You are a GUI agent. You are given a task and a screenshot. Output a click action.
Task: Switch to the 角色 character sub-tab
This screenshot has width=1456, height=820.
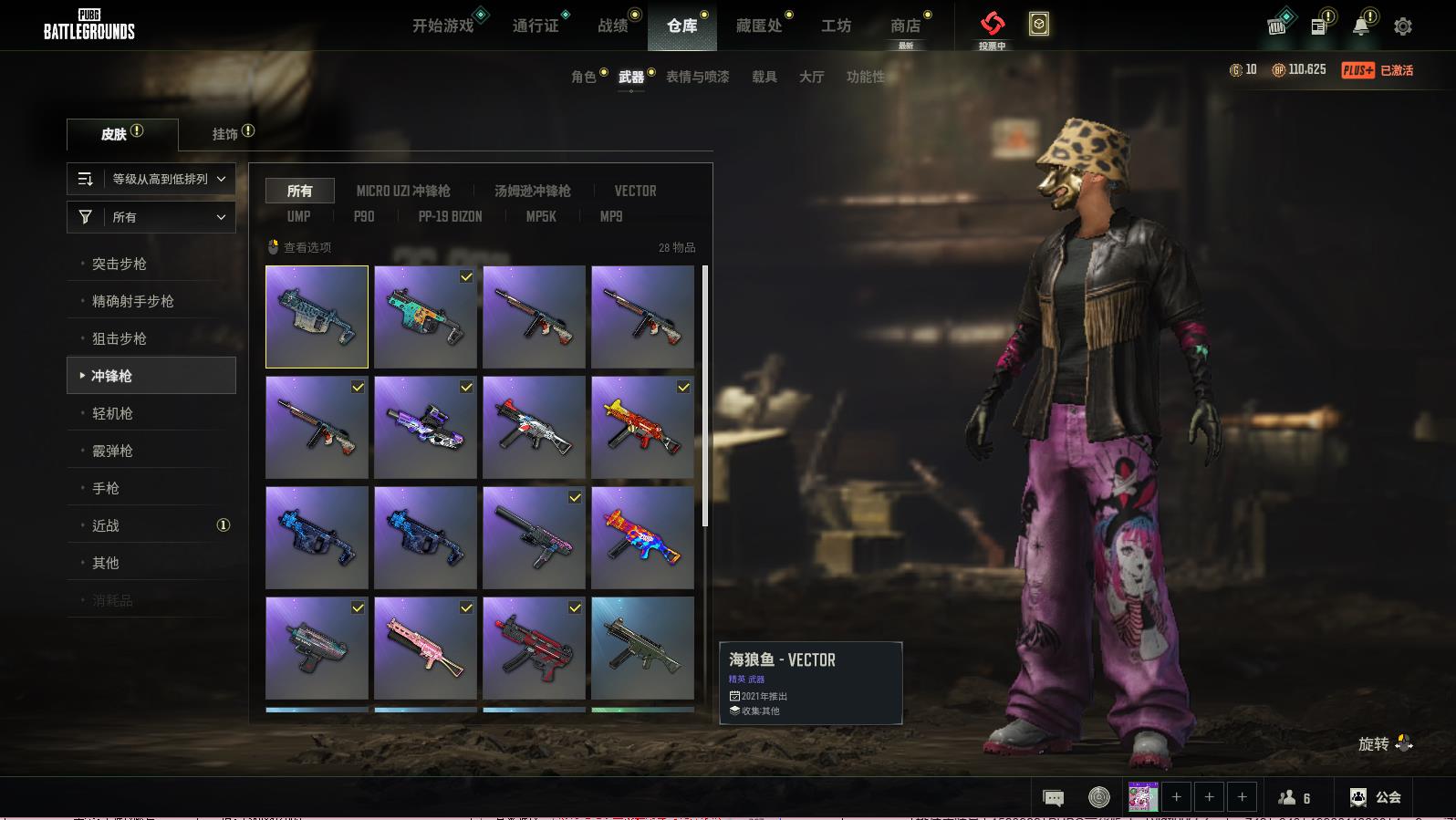coord(584,77)
